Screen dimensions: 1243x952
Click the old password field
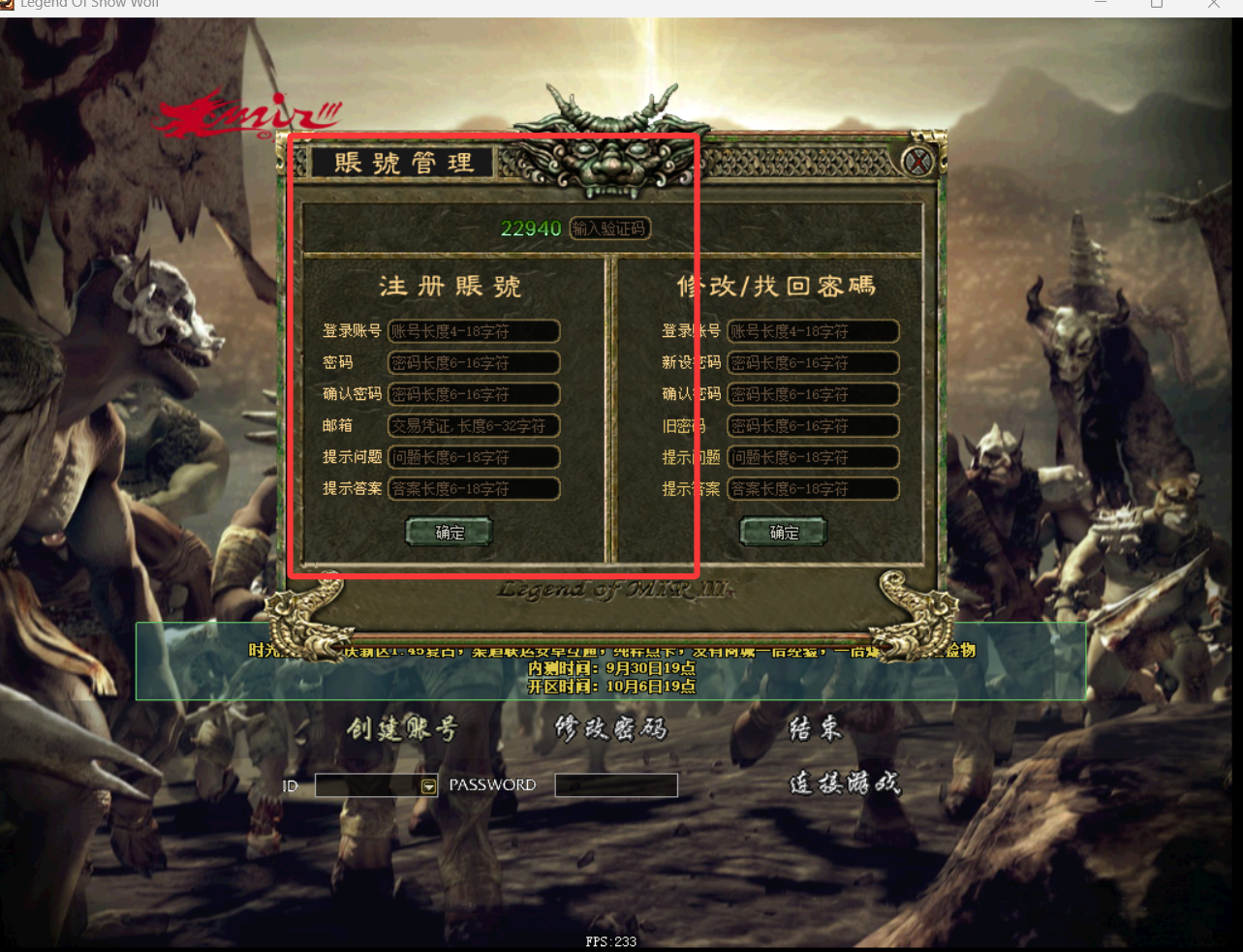(813, 425)
